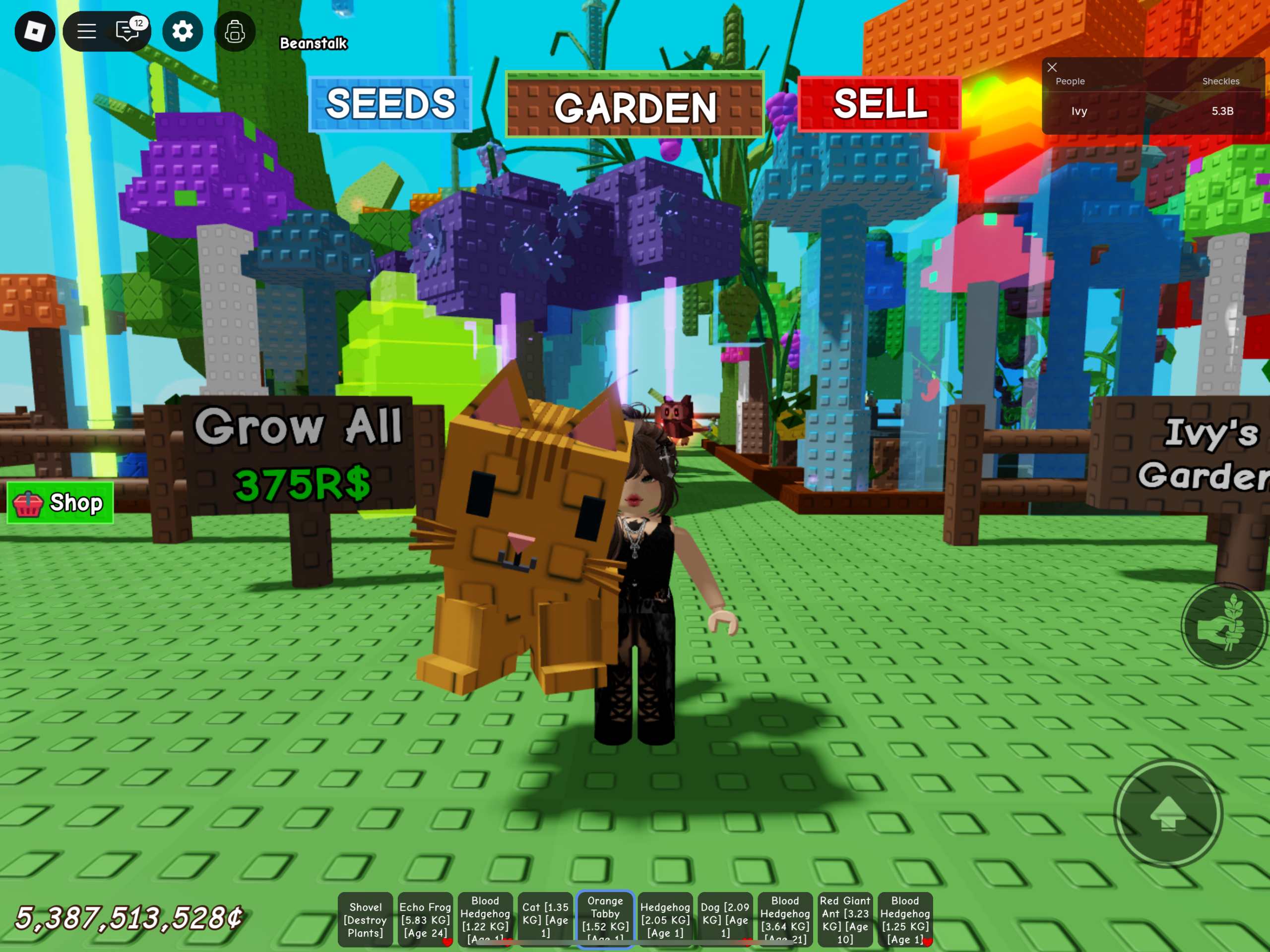Close the People and Sheckles leaderboard
This screenshot has width=1270, height=952.
click(1052, 67)
